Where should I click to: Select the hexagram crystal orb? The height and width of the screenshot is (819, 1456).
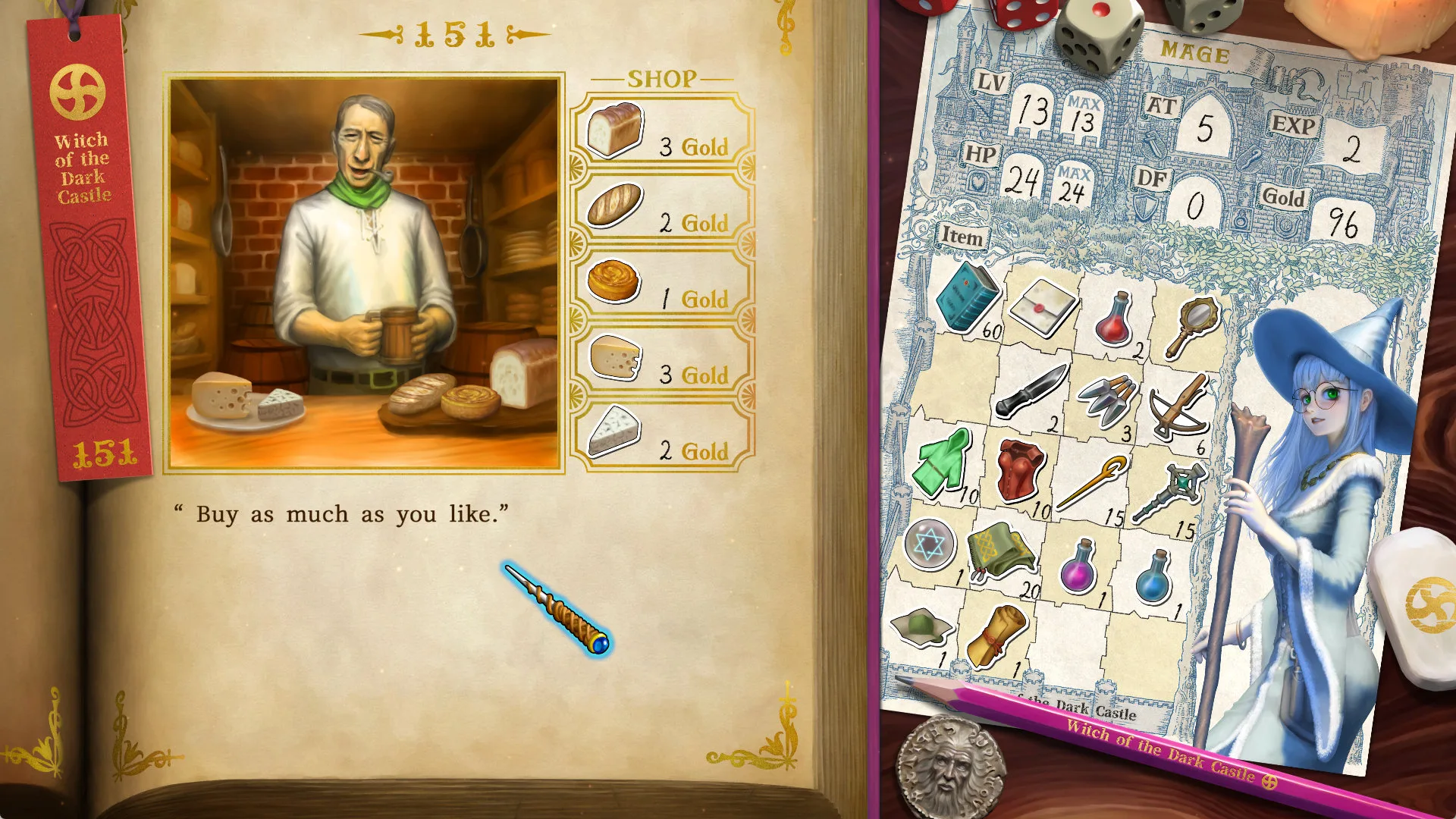(929, 544)
